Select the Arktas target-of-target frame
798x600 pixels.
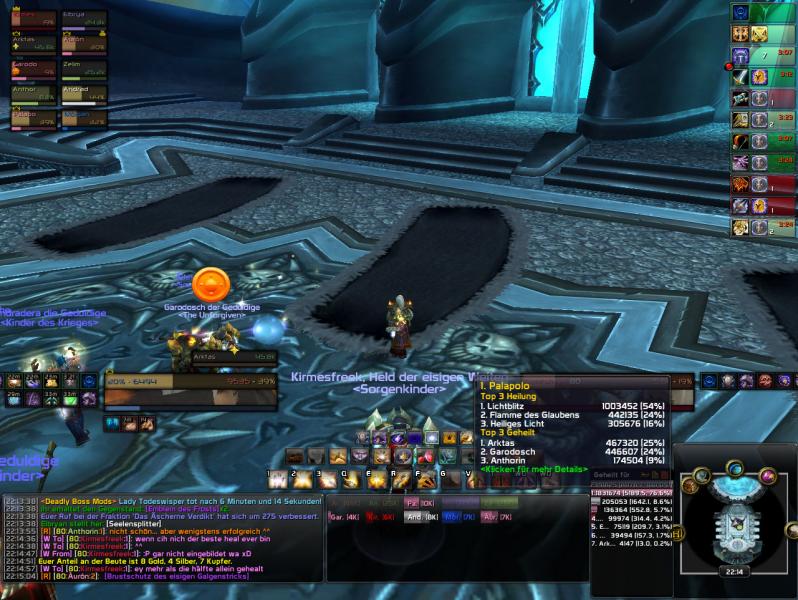[234, 355]
